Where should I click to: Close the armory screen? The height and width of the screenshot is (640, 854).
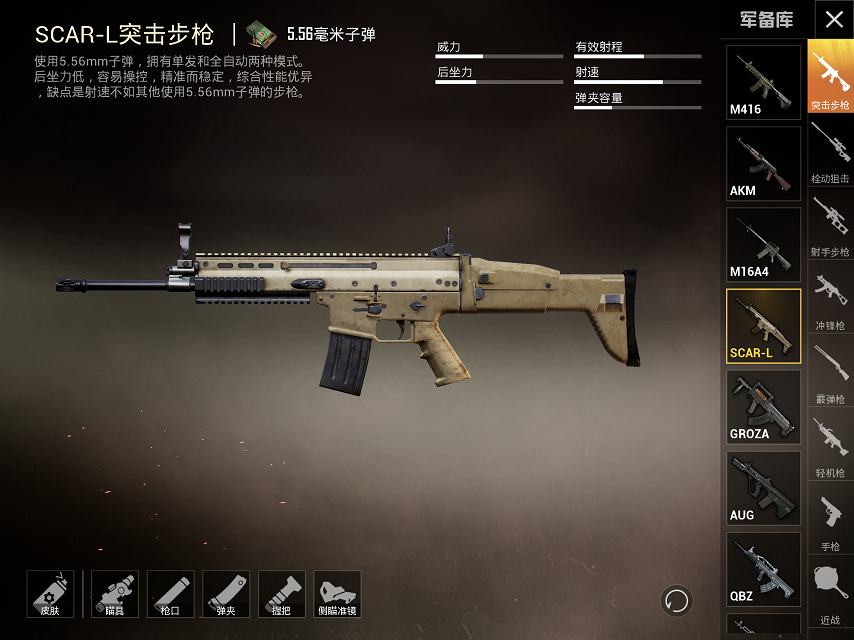[834, 20]
